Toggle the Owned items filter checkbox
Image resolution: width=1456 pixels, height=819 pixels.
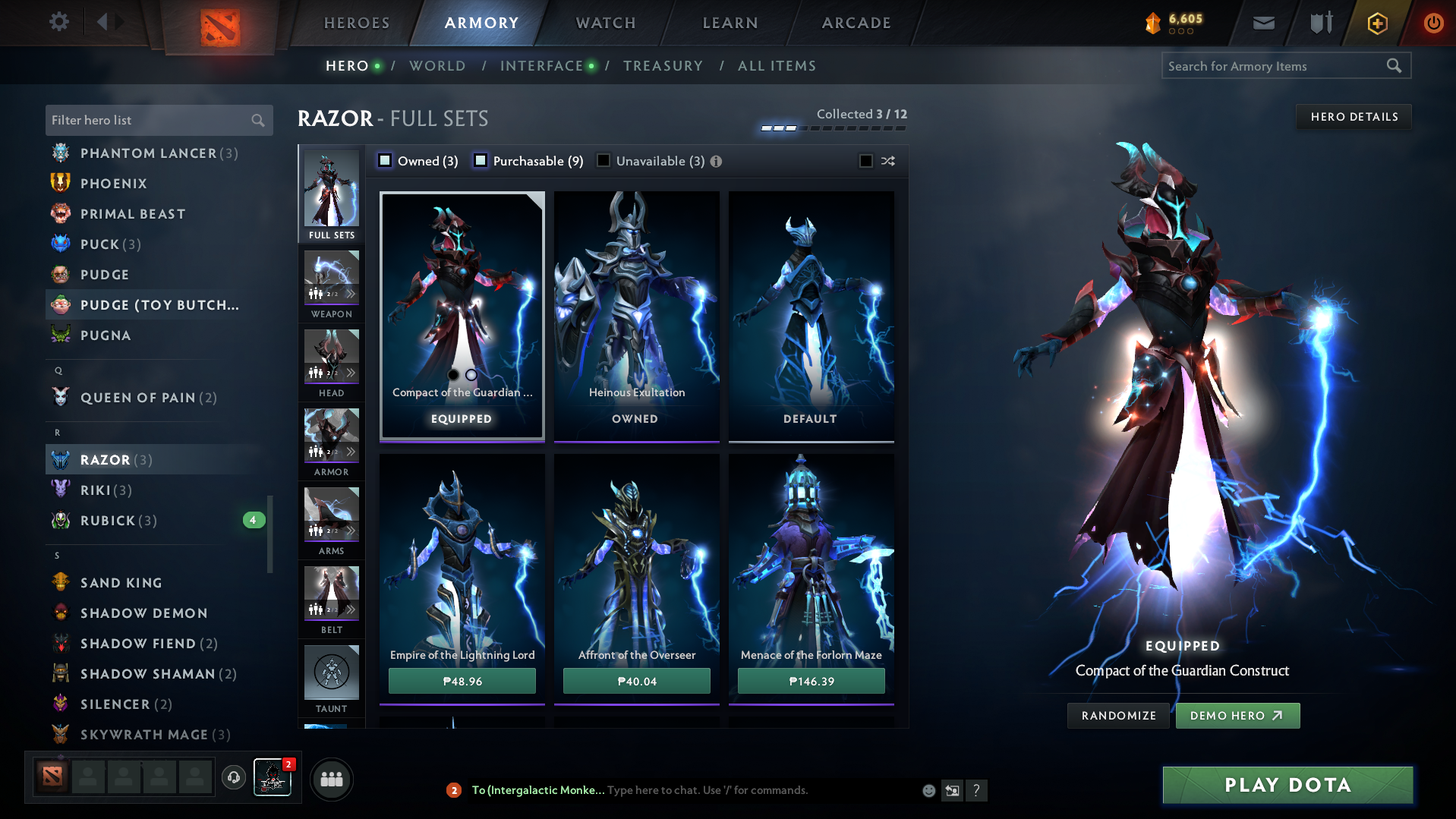386,161
